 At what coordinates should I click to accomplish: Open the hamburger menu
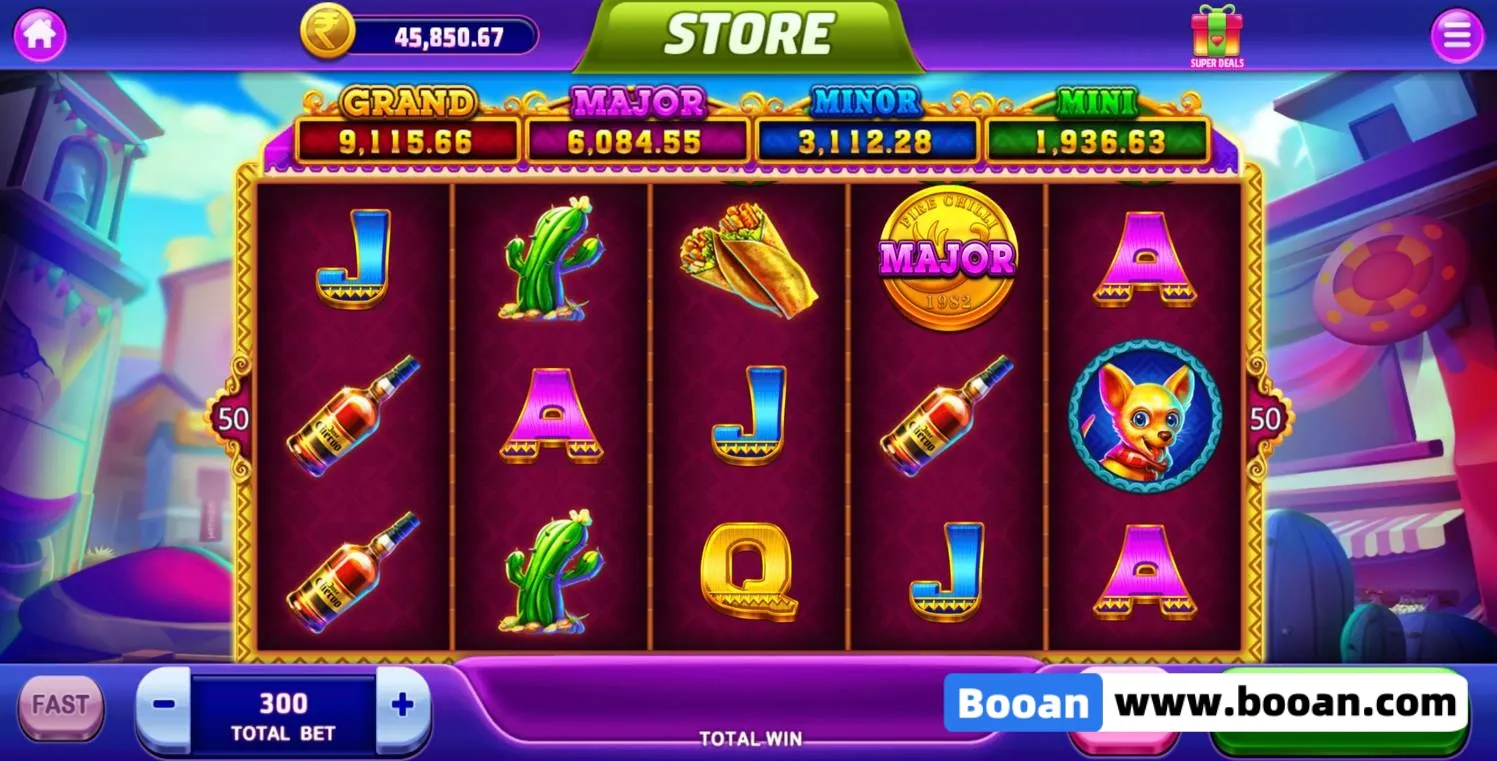pyautogui.click(x=1457, y=36)
